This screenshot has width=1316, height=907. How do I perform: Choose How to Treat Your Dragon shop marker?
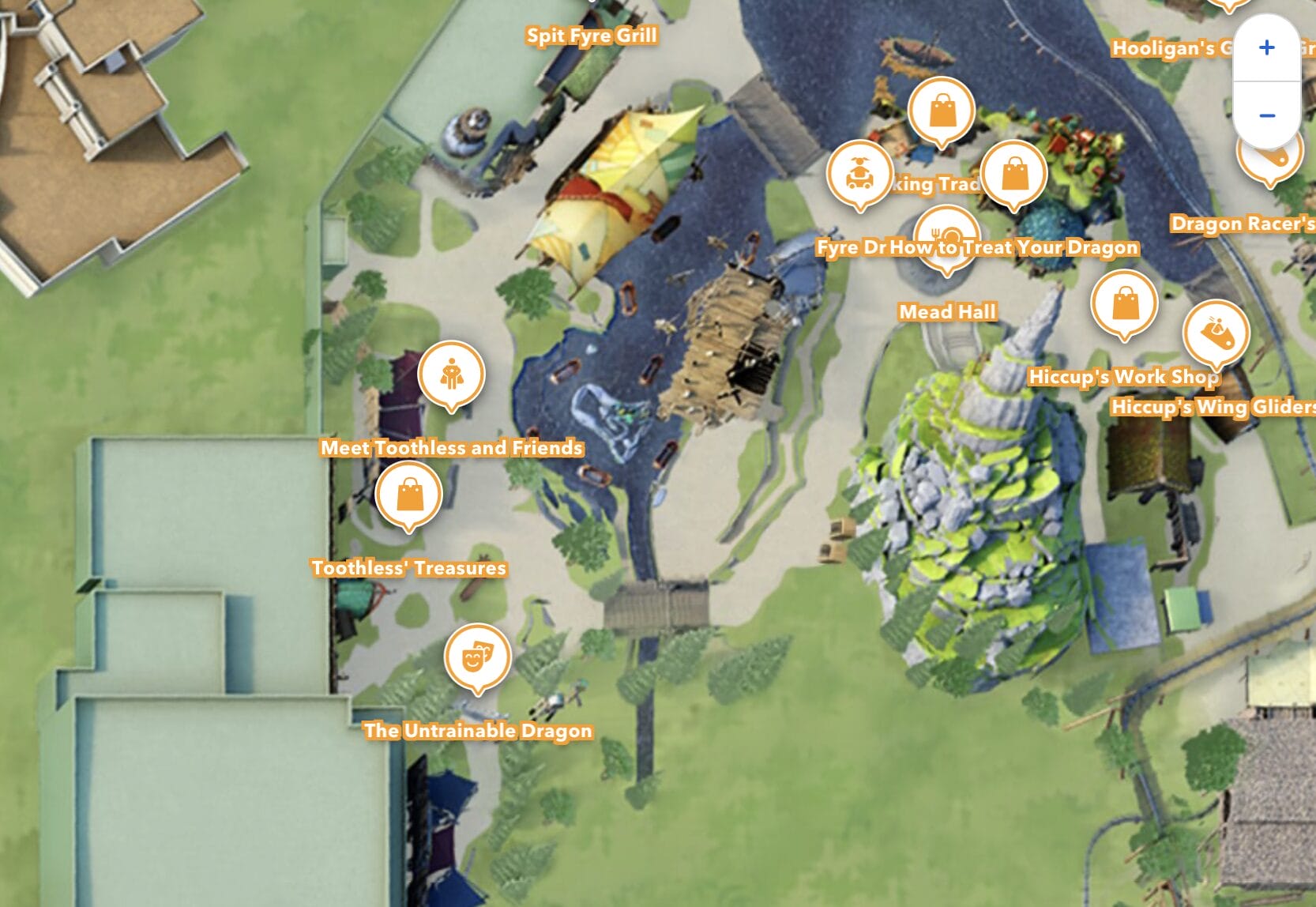[x=1013, y=174]
